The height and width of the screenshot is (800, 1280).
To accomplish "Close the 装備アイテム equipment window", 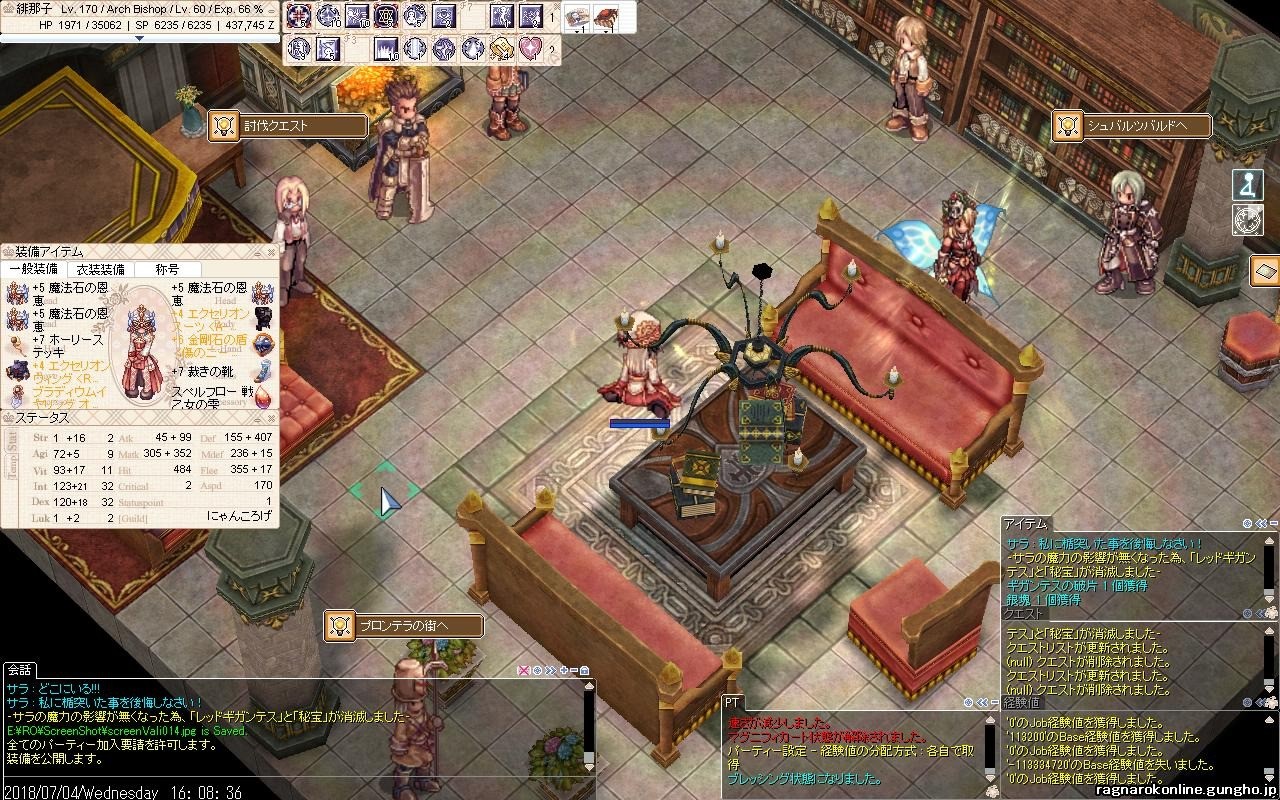I will point(271,252).
